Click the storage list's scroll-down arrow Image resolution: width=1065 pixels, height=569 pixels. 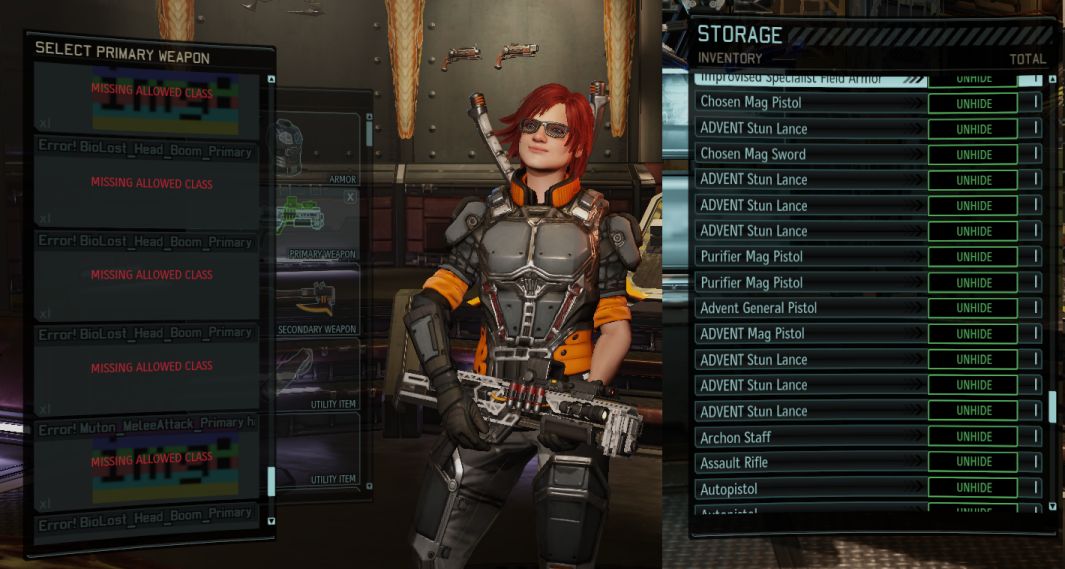1051,506
